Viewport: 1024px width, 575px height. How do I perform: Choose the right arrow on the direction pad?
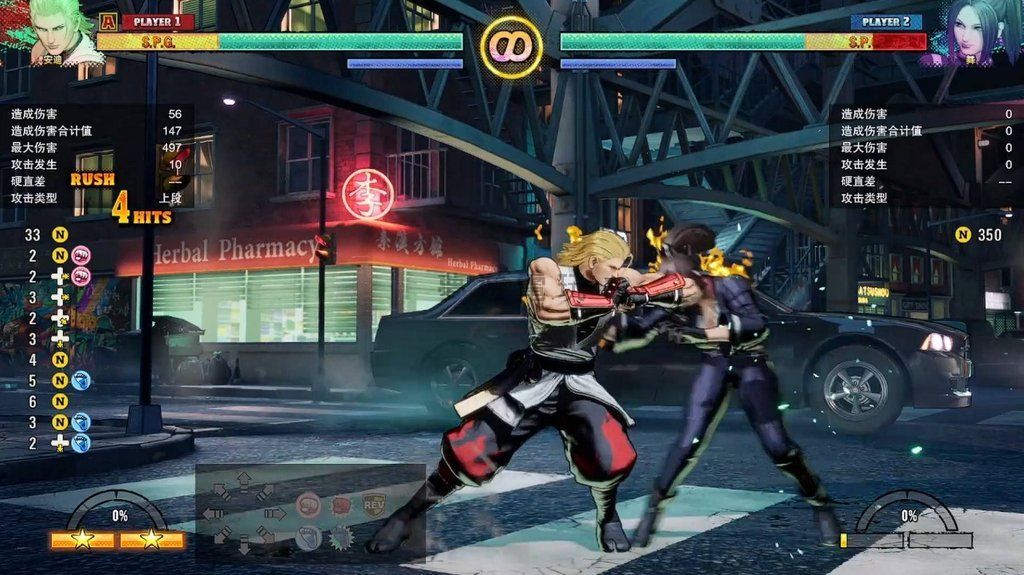coord(275,513)
